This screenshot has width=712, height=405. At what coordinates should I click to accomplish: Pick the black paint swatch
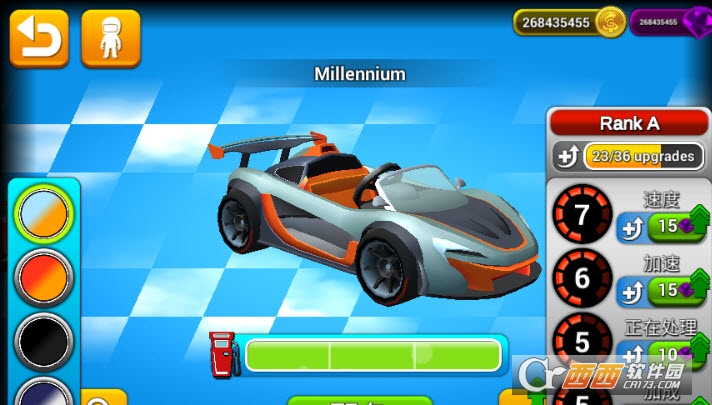[x=44, y=340]
